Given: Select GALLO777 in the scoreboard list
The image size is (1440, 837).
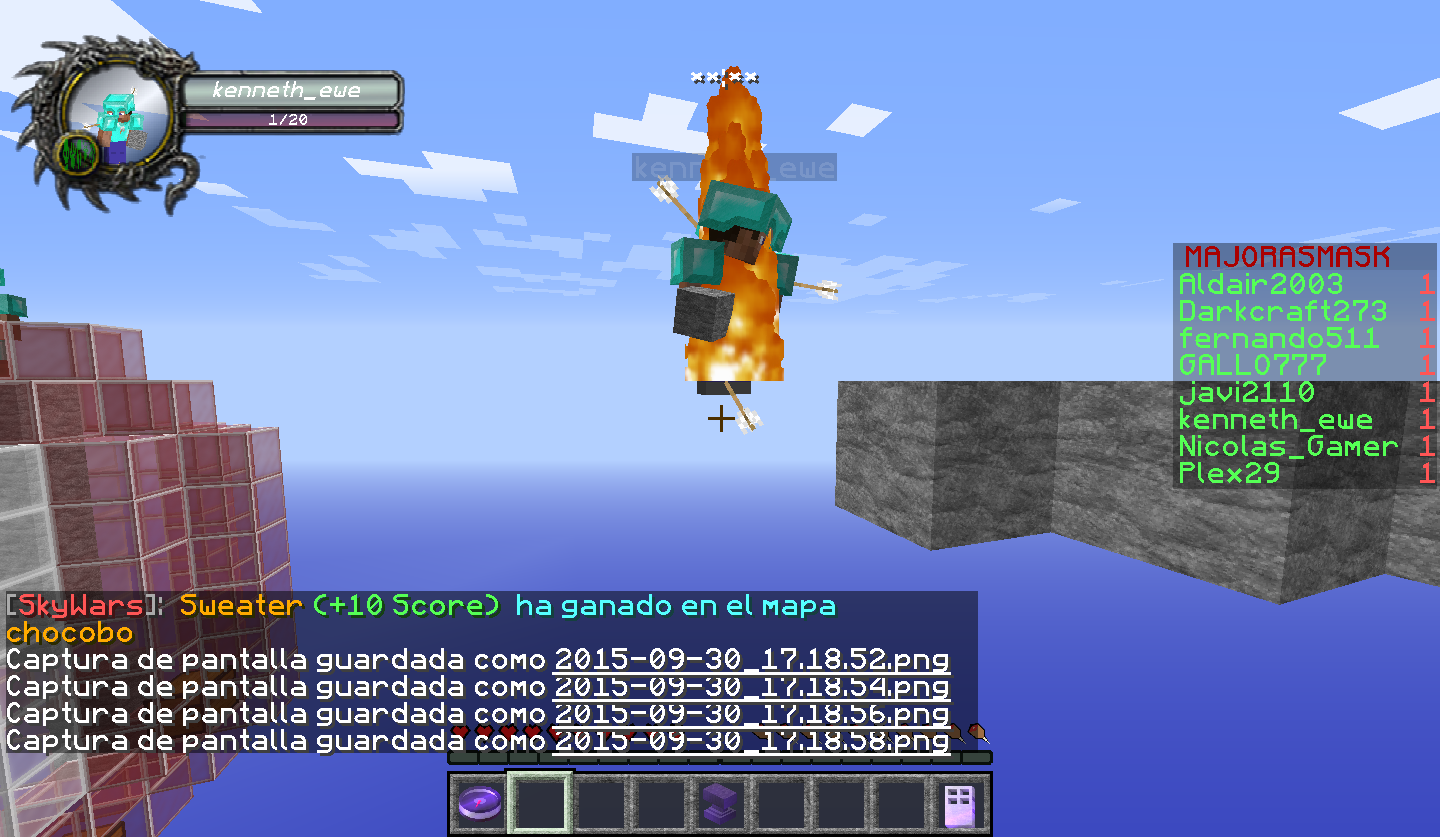Looking at the screenshot, I should (1253, 365).
